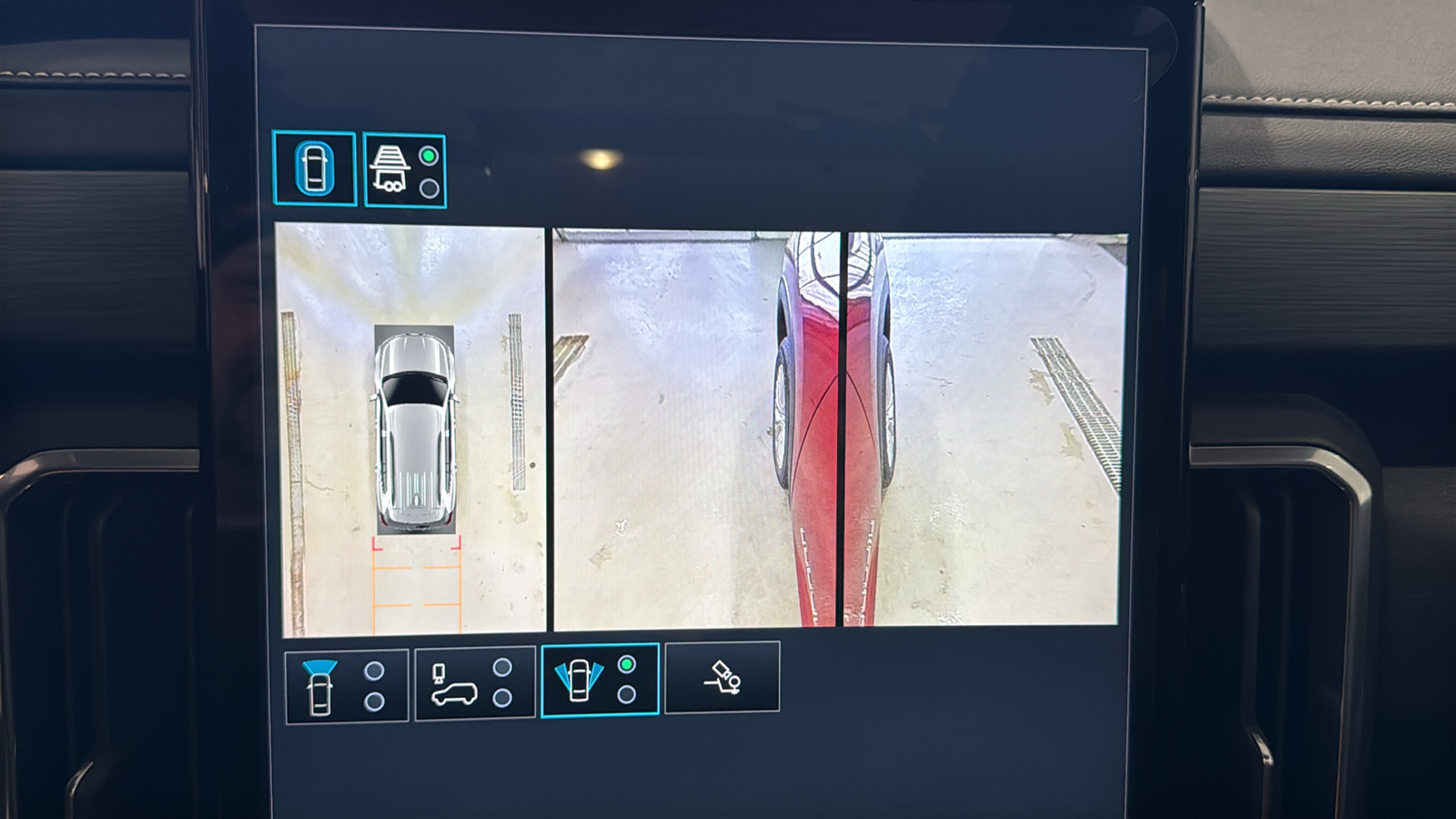Select the overhead vehicle view button

point(314,168)
